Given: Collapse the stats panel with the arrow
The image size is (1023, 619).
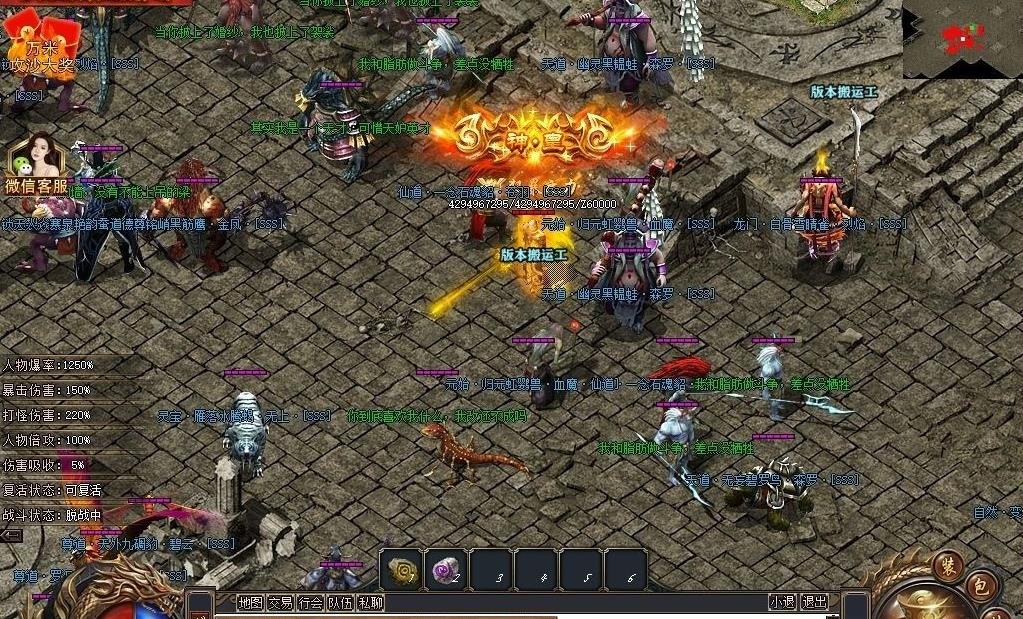Looking at the screenshot, I should pyautogui.click(x=12, y=535).
